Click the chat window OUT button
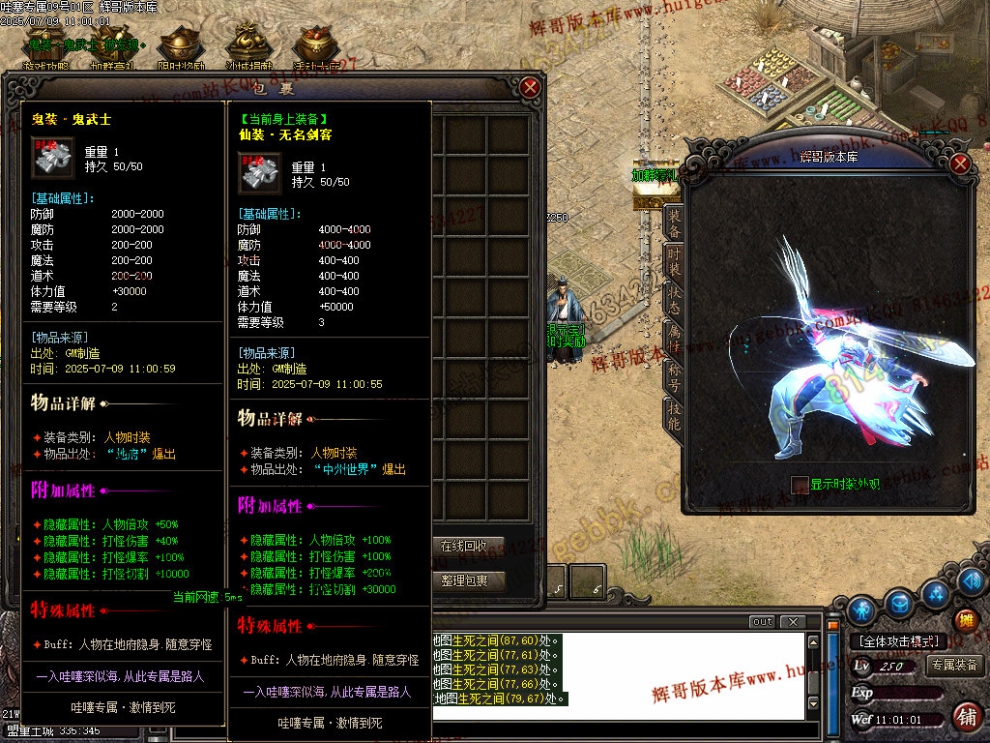 click(762, 622)
